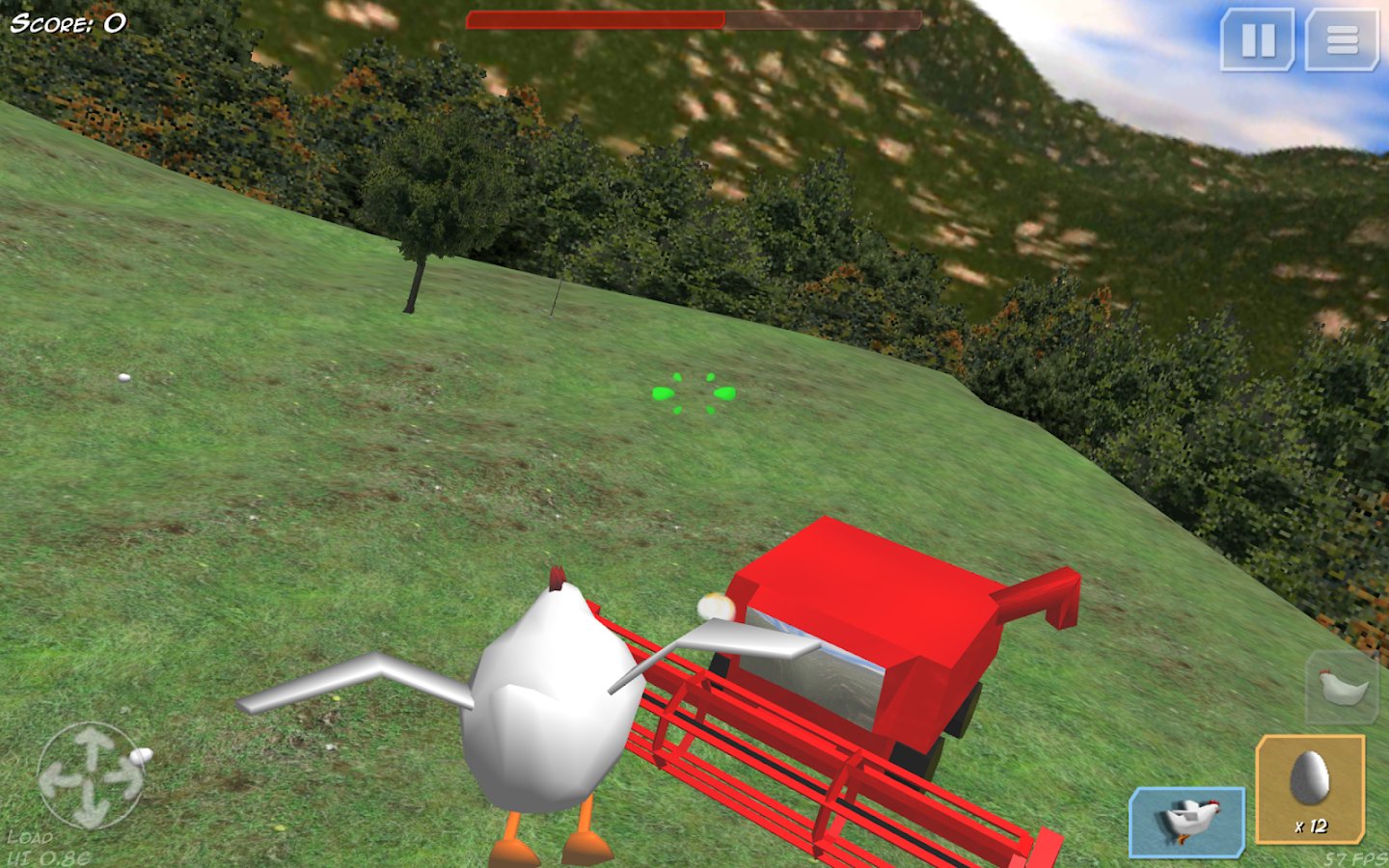Screen dimensions: 1389x868
Task: Click the red health progress bar
Action: coord(593,17)
